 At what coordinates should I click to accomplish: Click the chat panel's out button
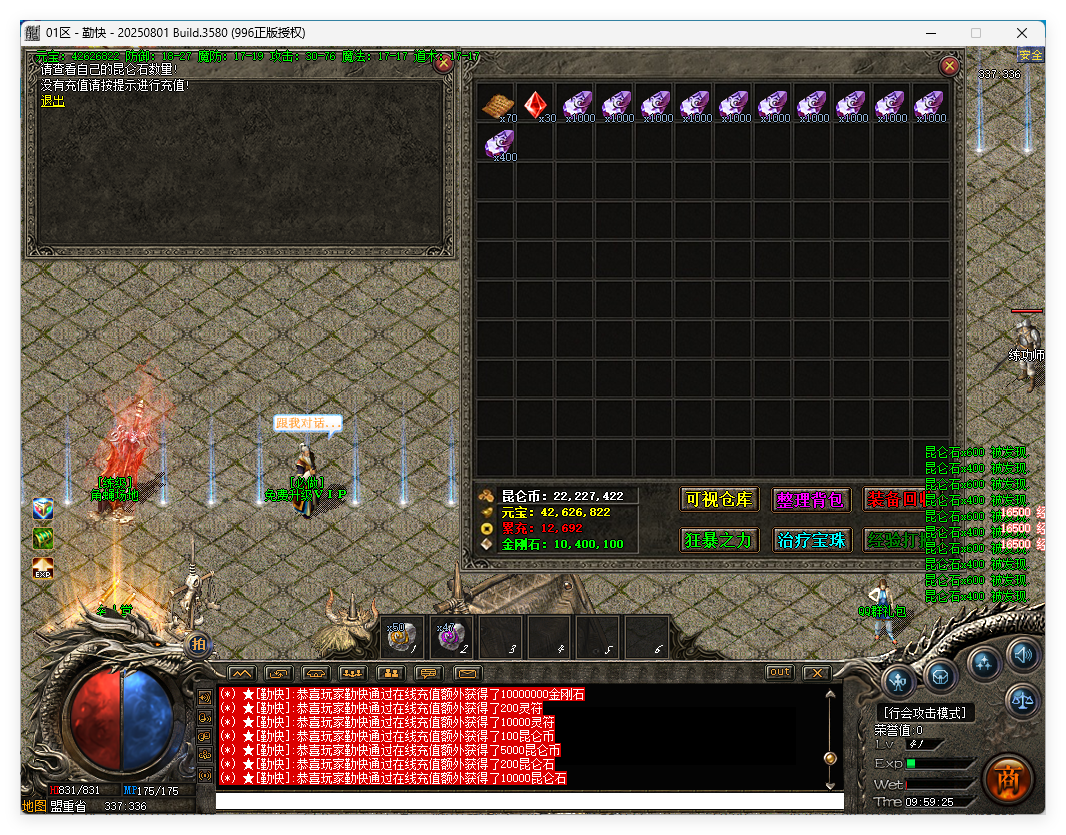[780, 673]
